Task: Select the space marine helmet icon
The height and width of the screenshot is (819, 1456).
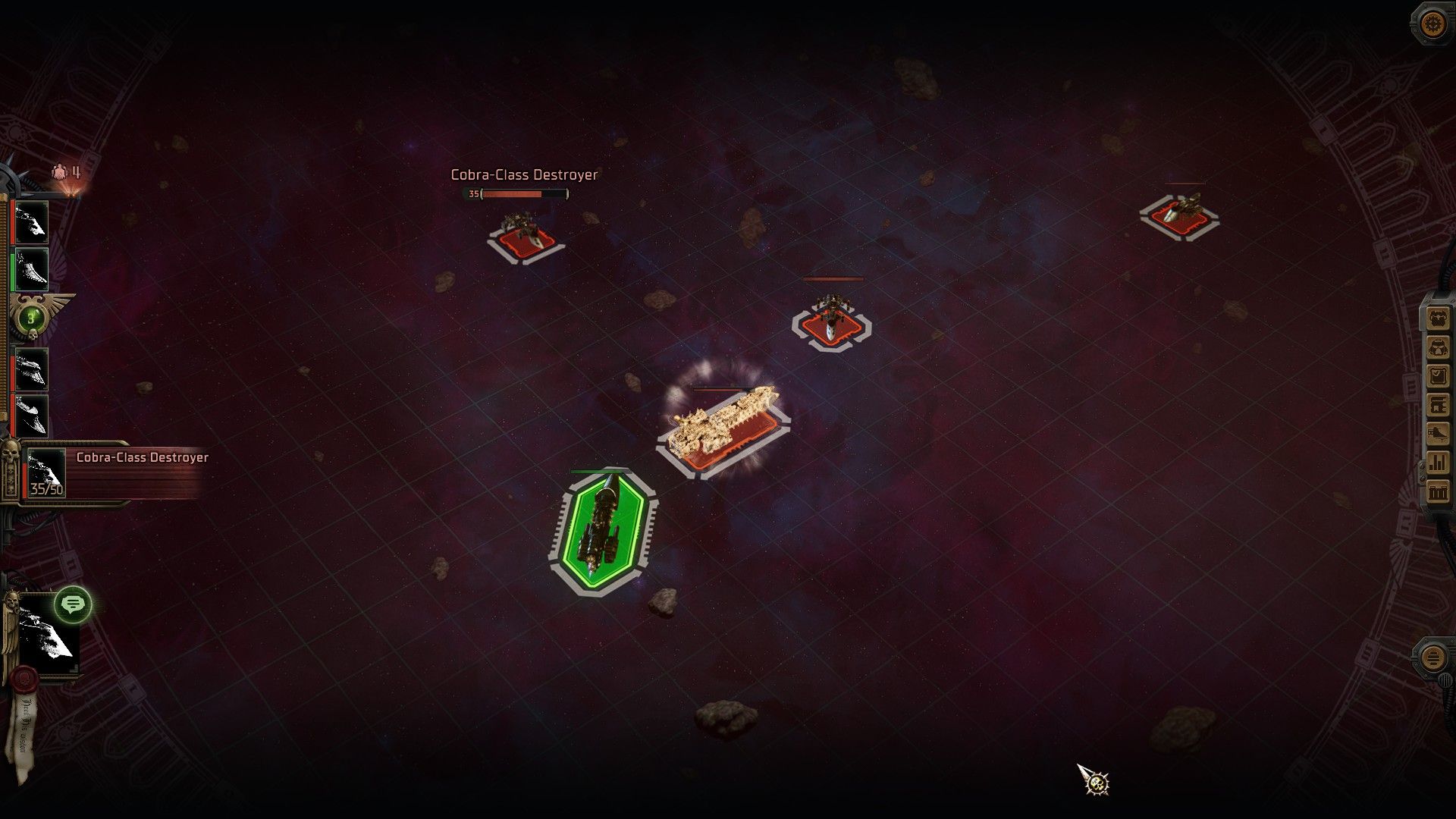Action: 1436,348
